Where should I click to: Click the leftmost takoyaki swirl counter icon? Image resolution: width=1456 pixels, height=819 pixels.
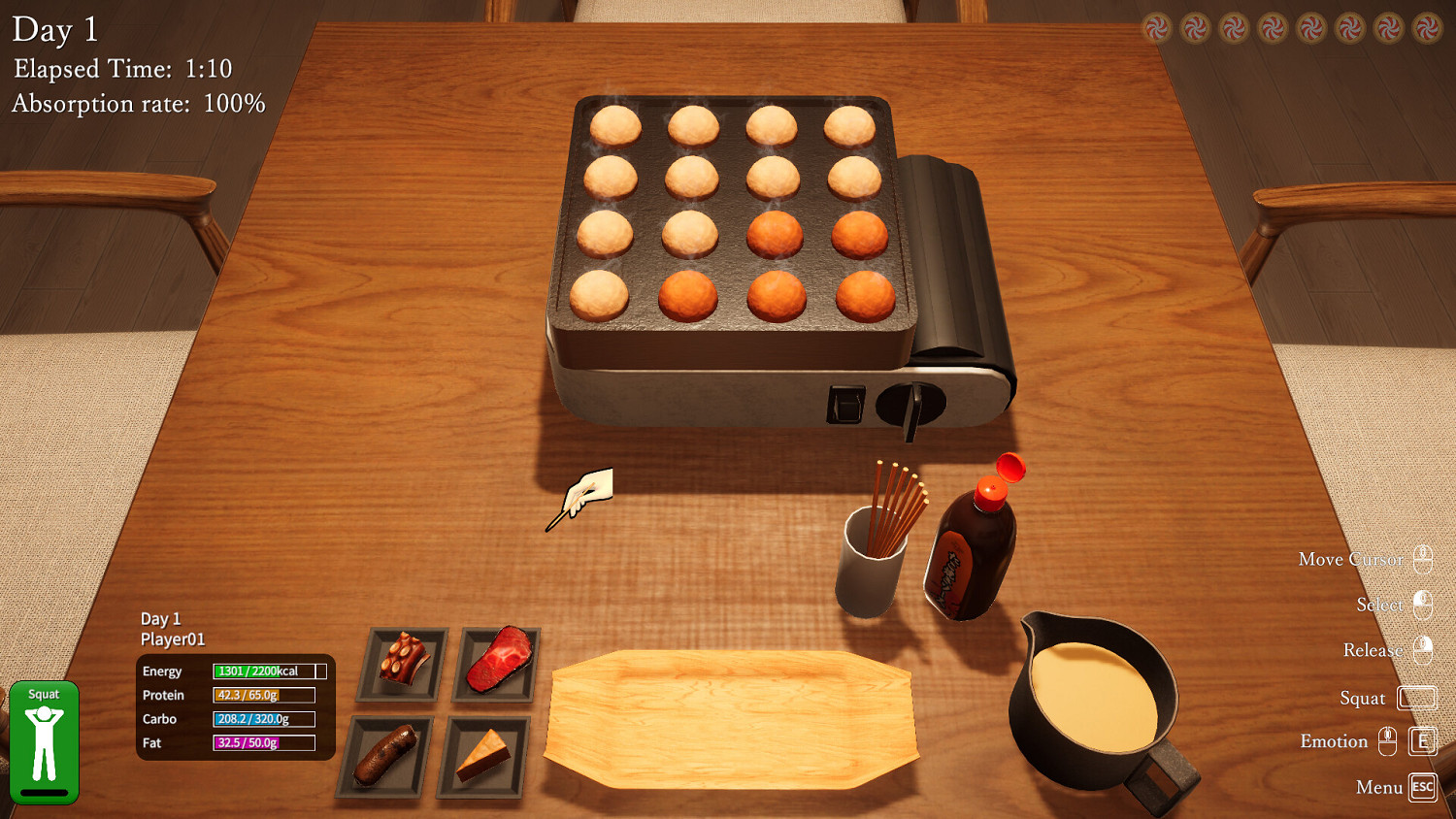[x=1155, y=25]
